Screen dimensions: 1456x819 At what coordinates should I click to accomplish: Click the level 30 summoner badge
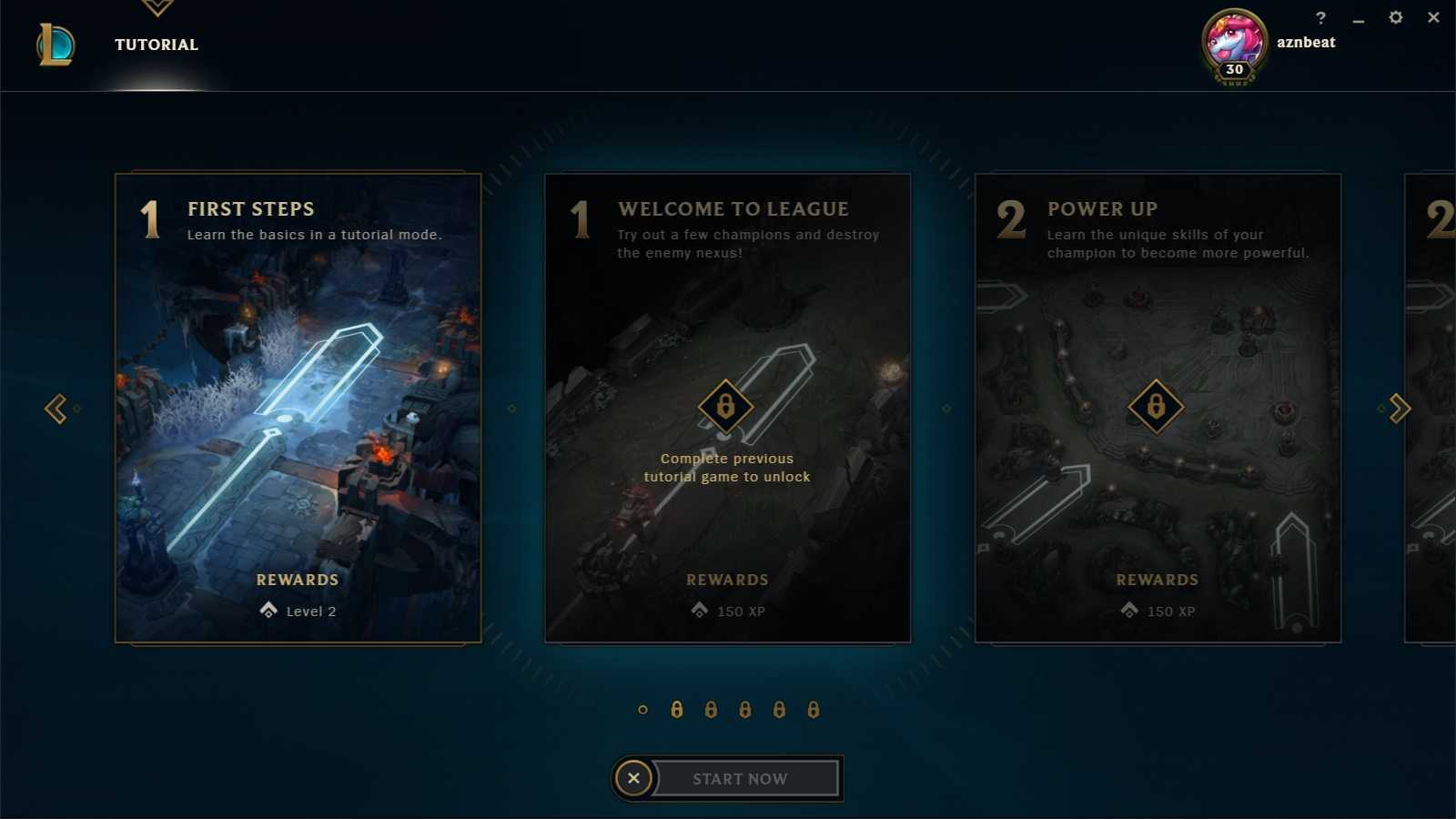click(x=1234, y=69)
